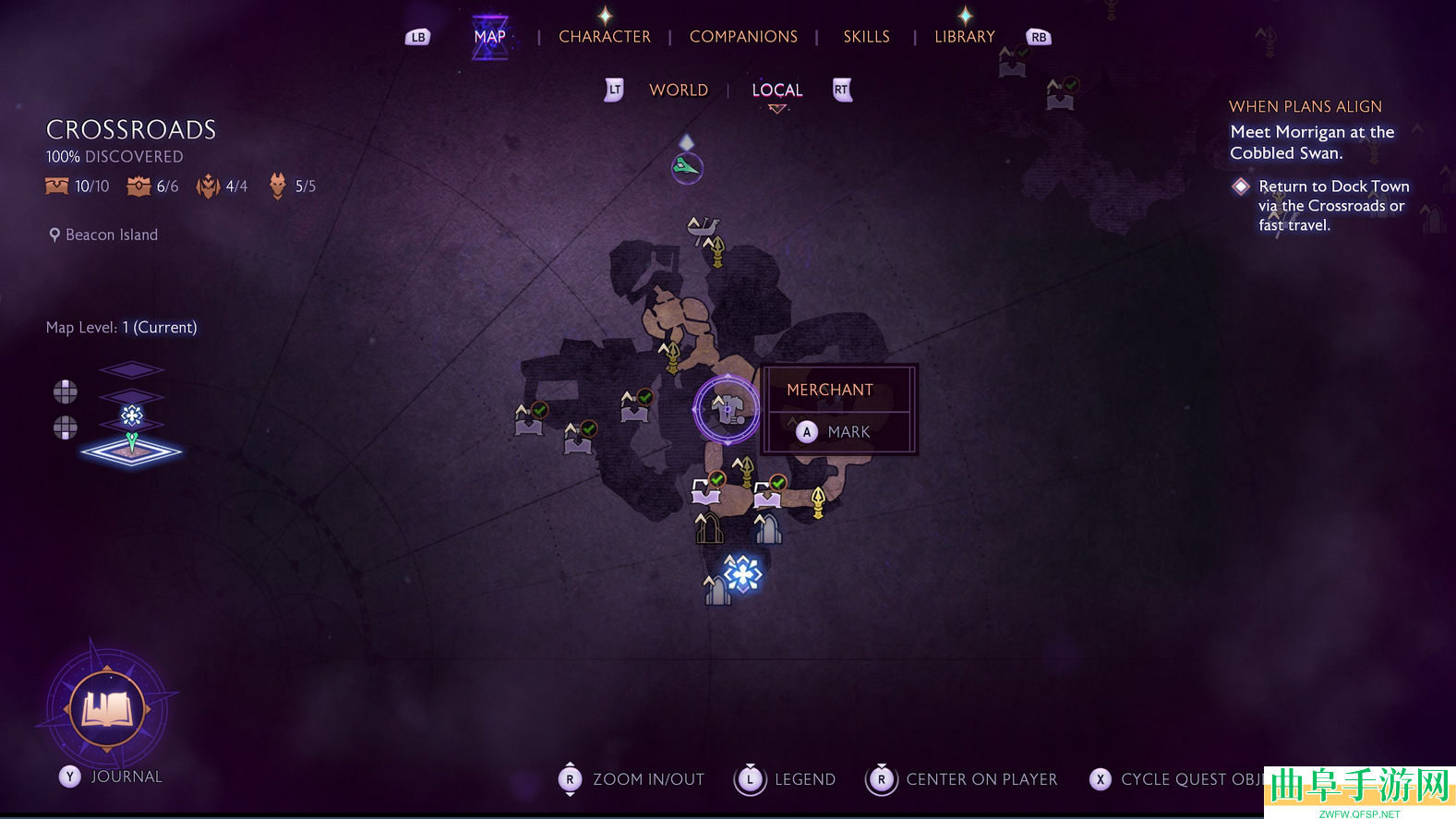Select the player location snowflake marker

742,574
